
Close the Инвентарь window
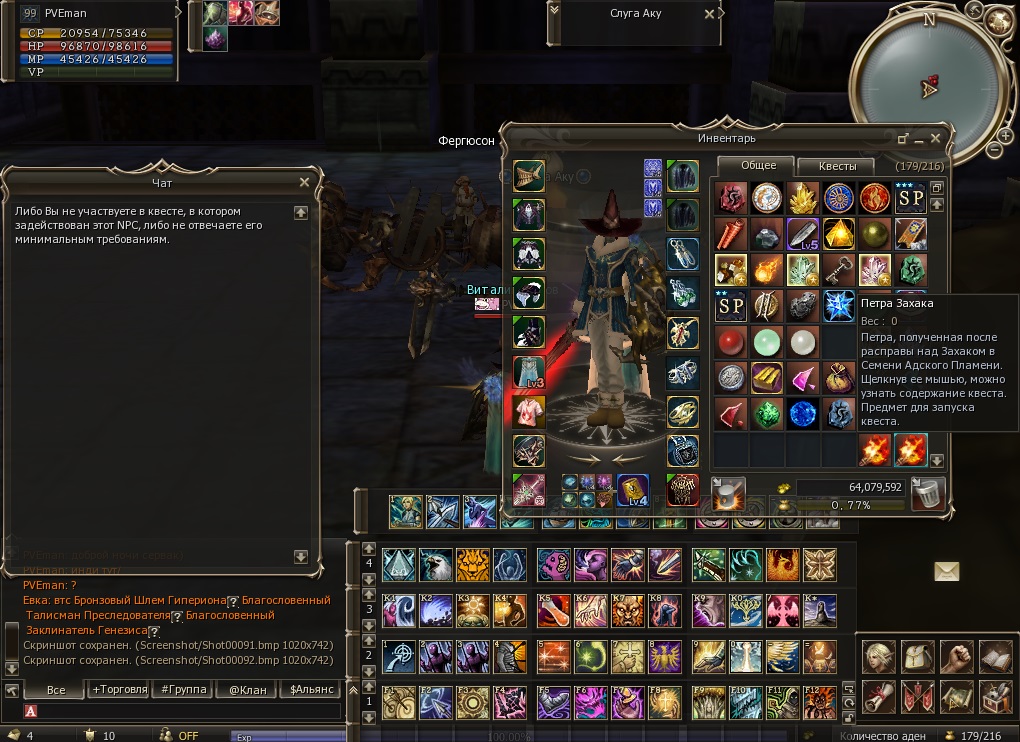tap(936, 138)
